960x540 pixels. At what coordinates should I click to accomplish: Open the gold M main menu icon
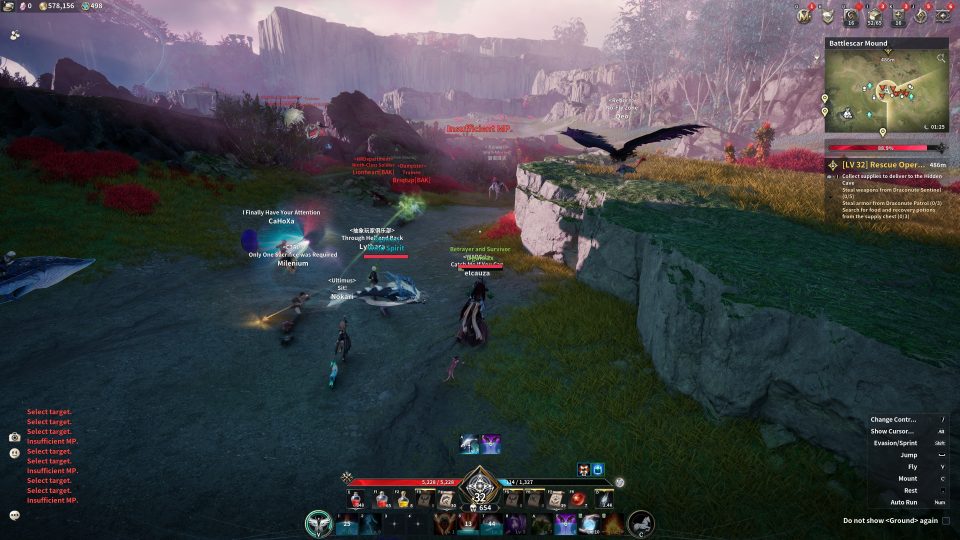coord(804,15)
